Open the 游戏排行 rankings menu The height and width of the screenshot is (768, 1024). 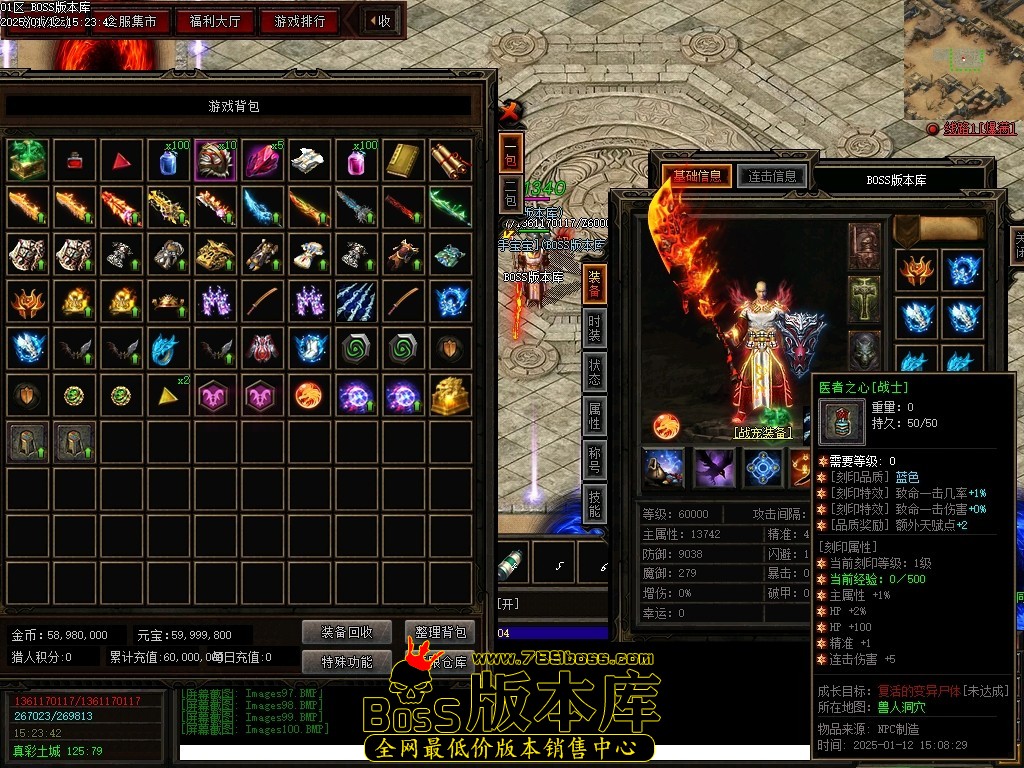pyautogui.click(x=299, y=21)
